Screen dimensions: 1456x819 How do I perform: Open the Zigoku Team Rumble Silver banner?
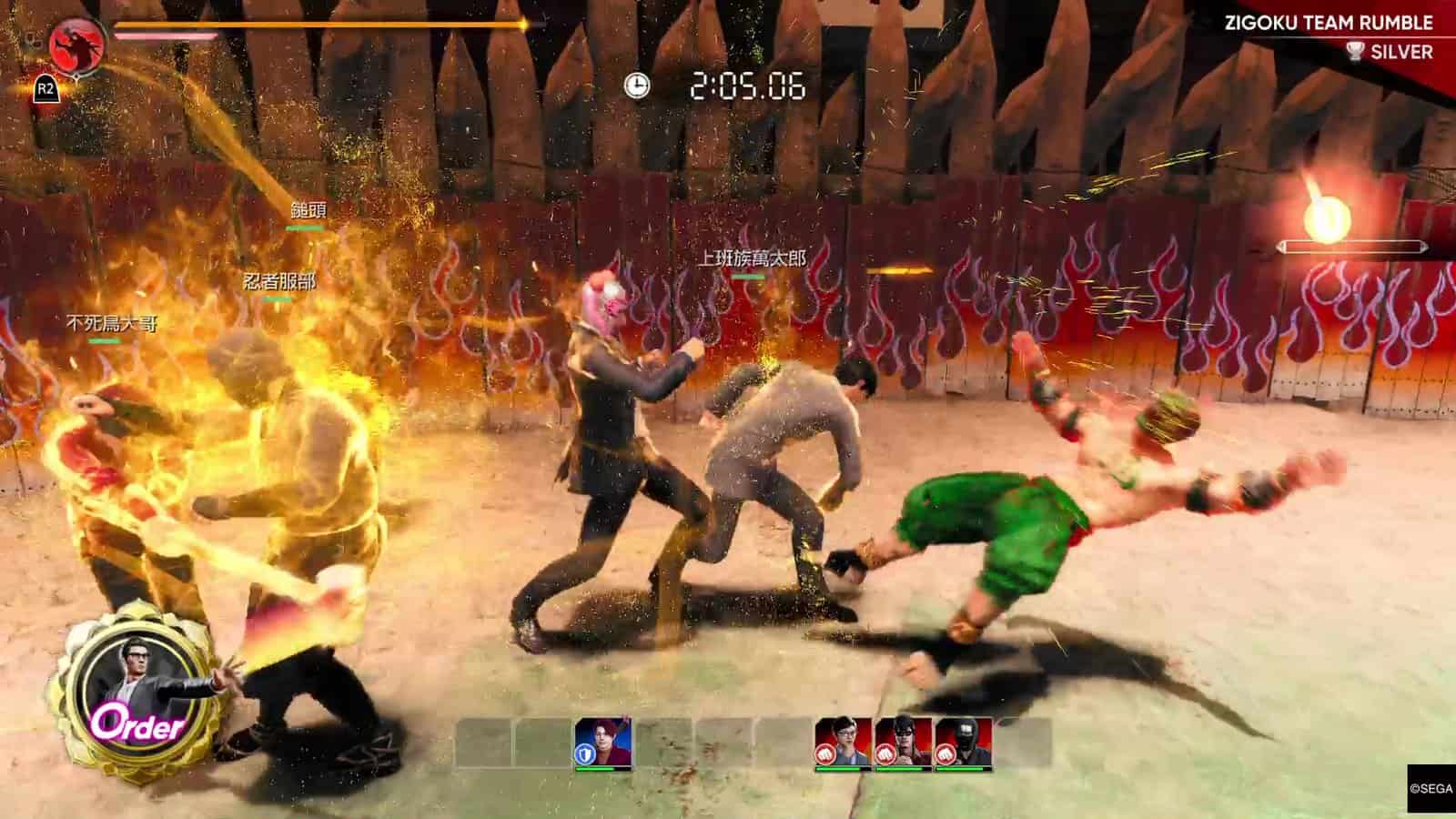[x=1329, y=36]
